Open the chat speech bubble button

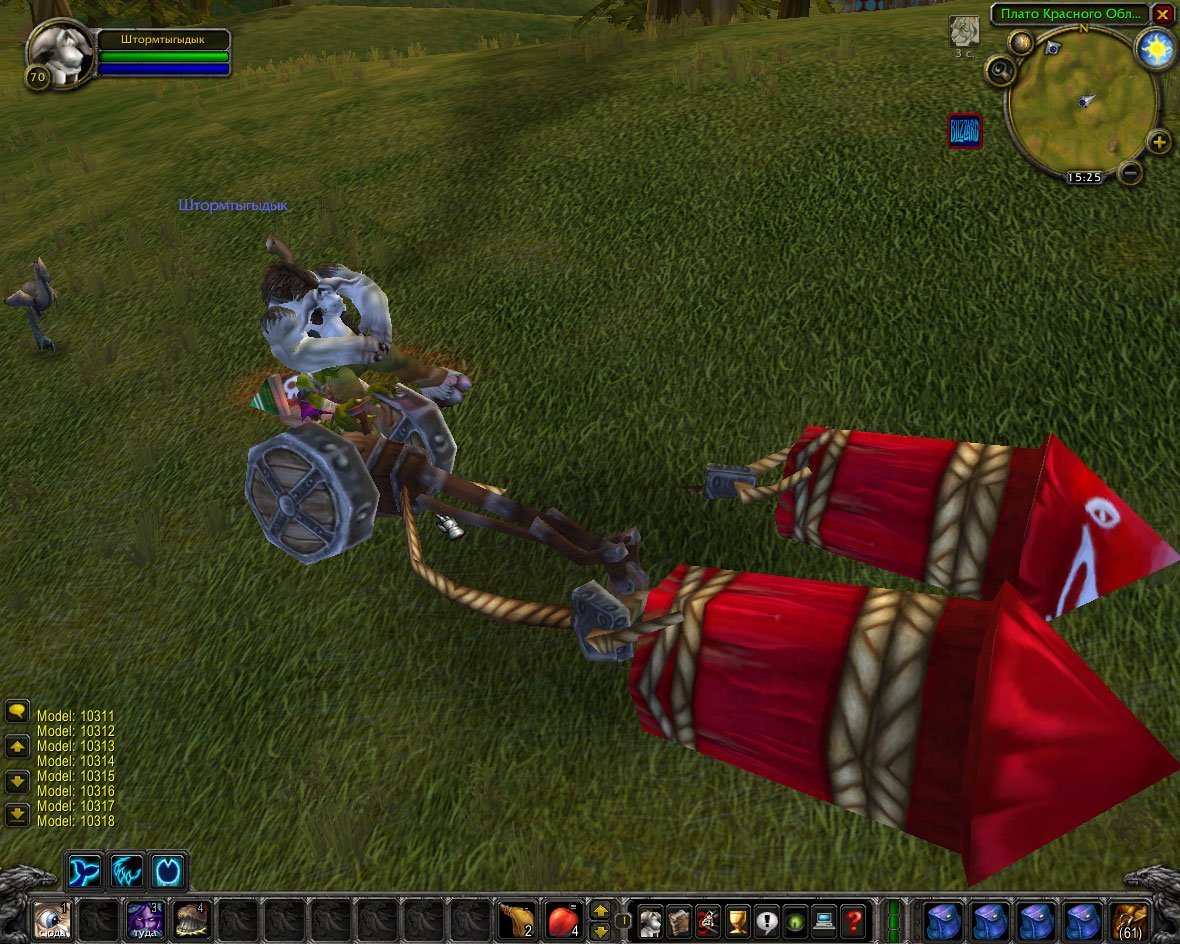coord(17,712)
